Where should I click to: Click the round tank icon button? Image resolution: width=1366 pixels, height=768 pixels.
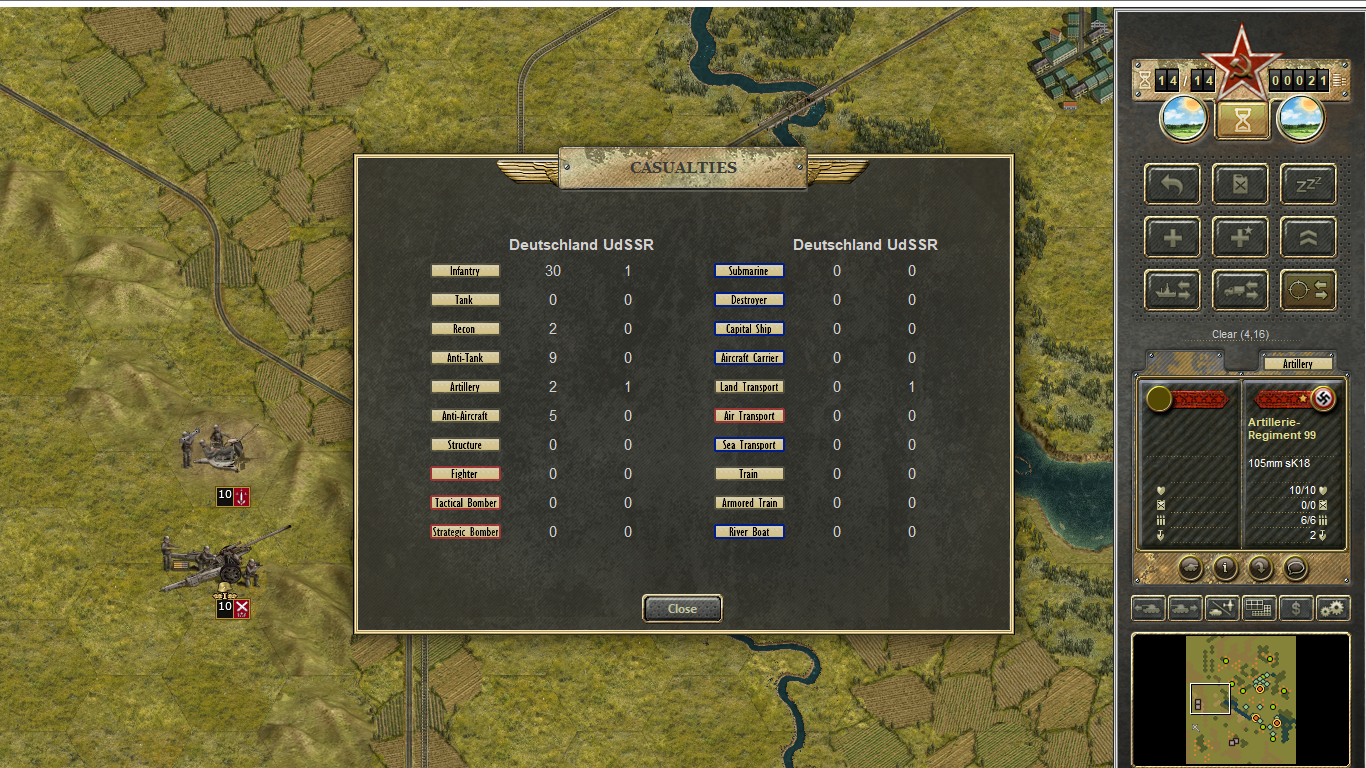(x=1190, y=568)
